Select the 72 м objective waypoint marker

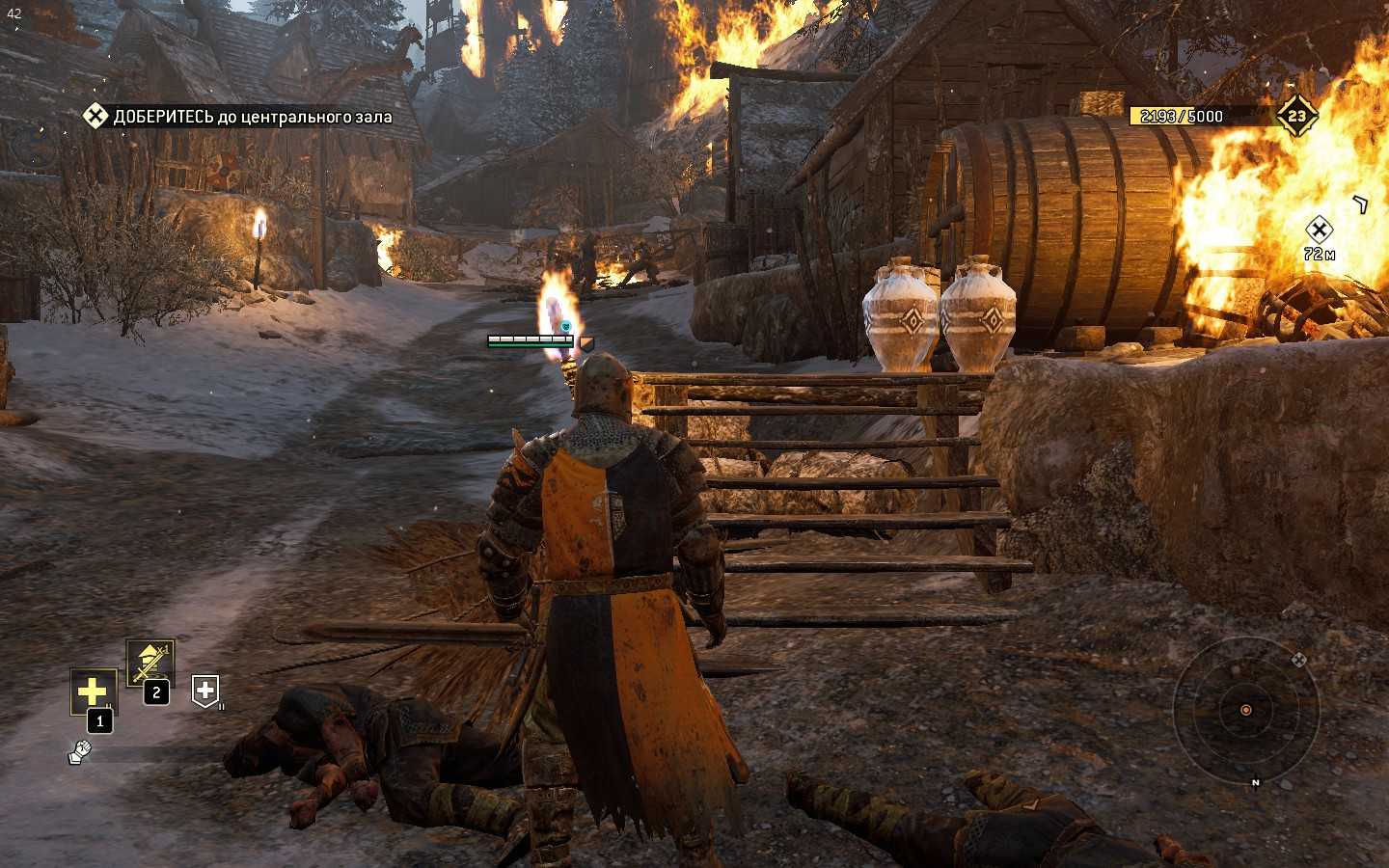(1319, 230)
